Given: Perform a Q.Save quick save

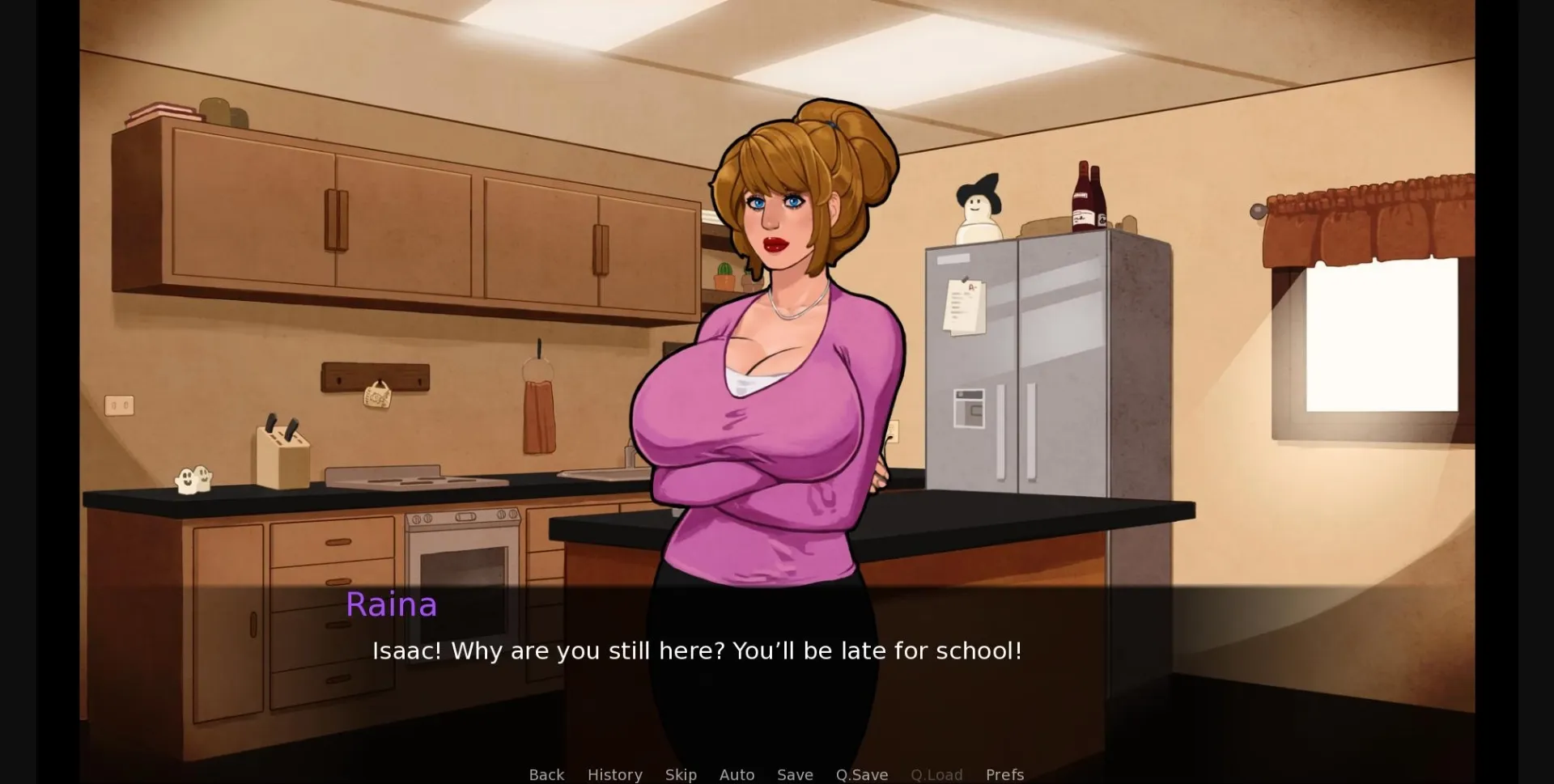Looking at the screenshot, I should coord(861,774).
